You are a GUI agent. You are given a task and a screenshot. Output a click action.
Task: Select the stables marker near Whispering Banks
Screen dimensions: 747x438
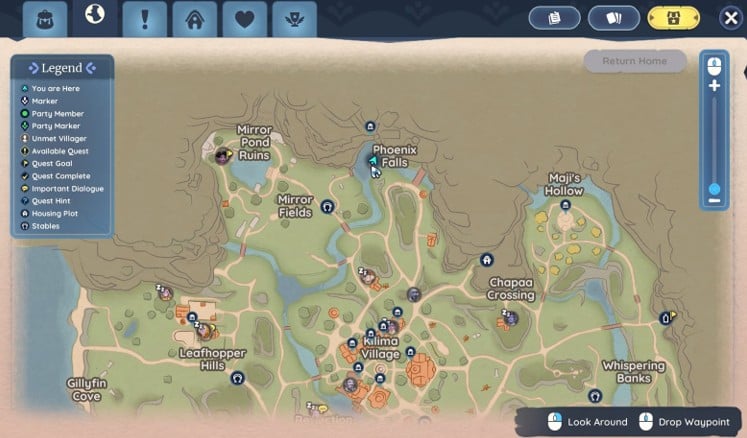(x=595, y=396)
